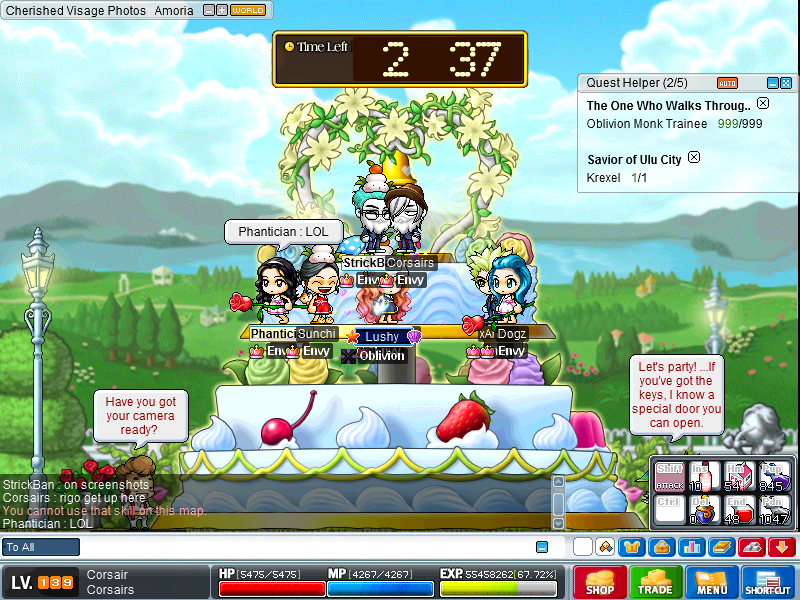The width and height of the screenshot is (800, 600).
Task: Minimize the minimap bar
Action: 208,10
